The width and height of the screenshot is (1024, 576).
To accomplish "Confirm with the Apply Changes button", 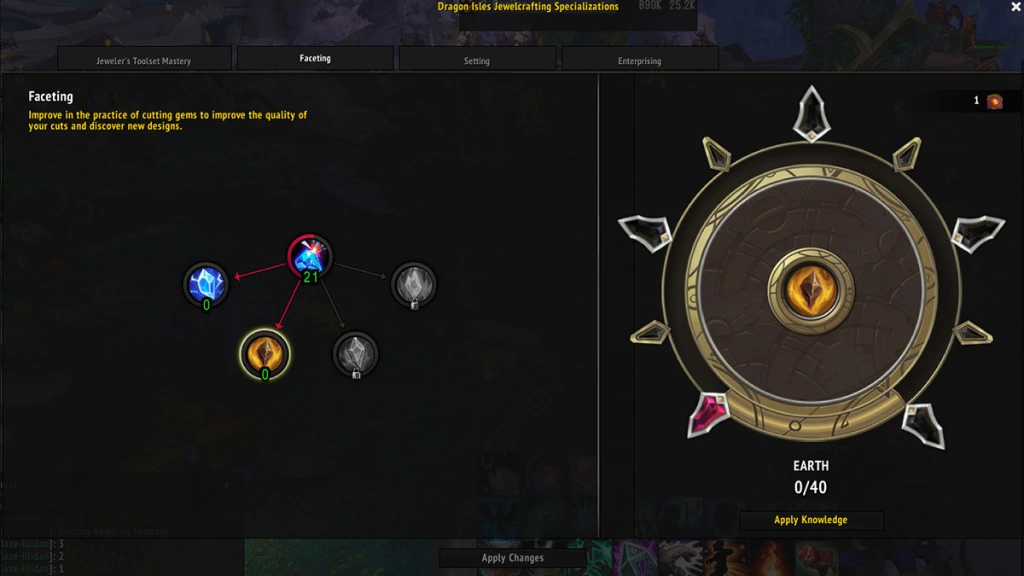I will (512, 558).
